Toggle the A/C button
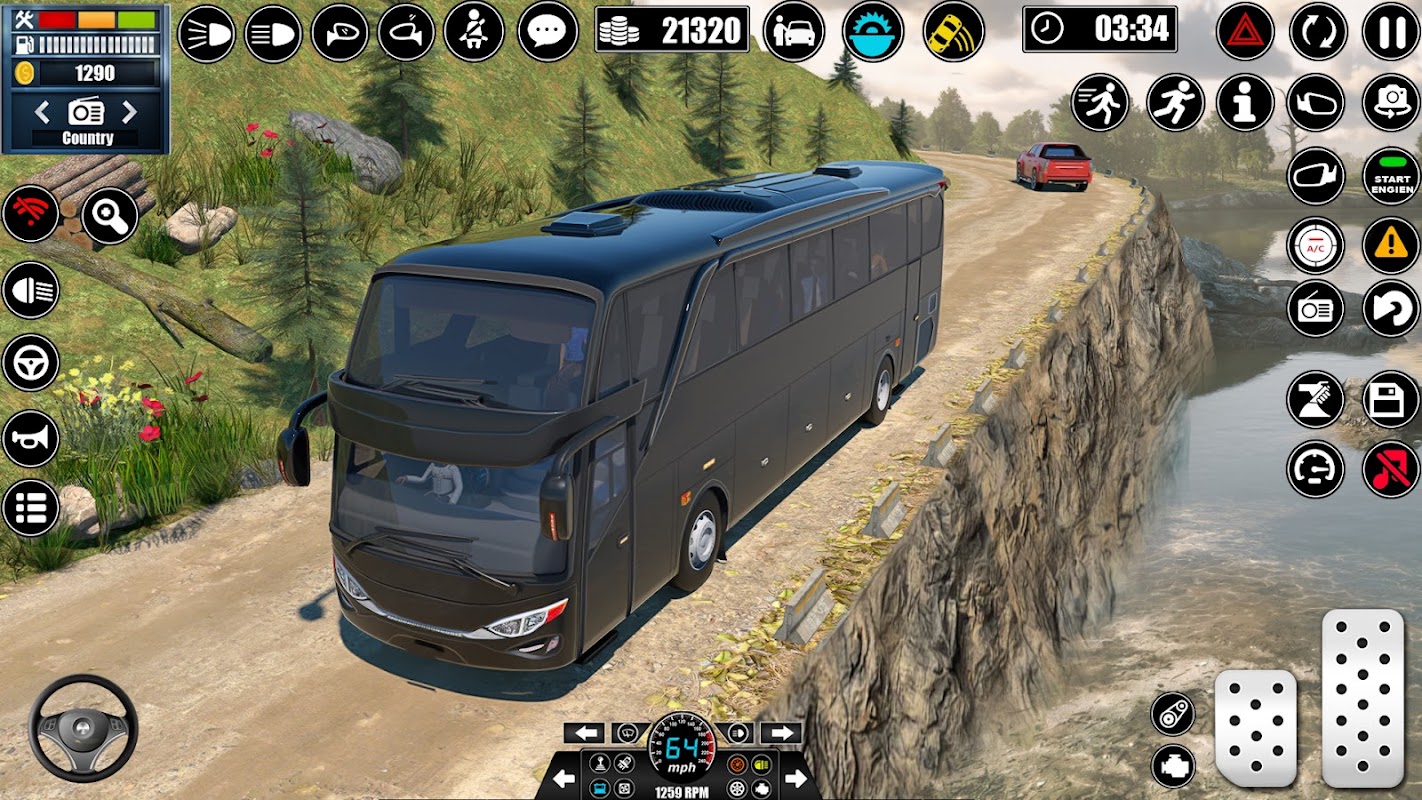The height and width of the screenshot is (800, 1422). pyautogui.click(x=1315, y=246)
